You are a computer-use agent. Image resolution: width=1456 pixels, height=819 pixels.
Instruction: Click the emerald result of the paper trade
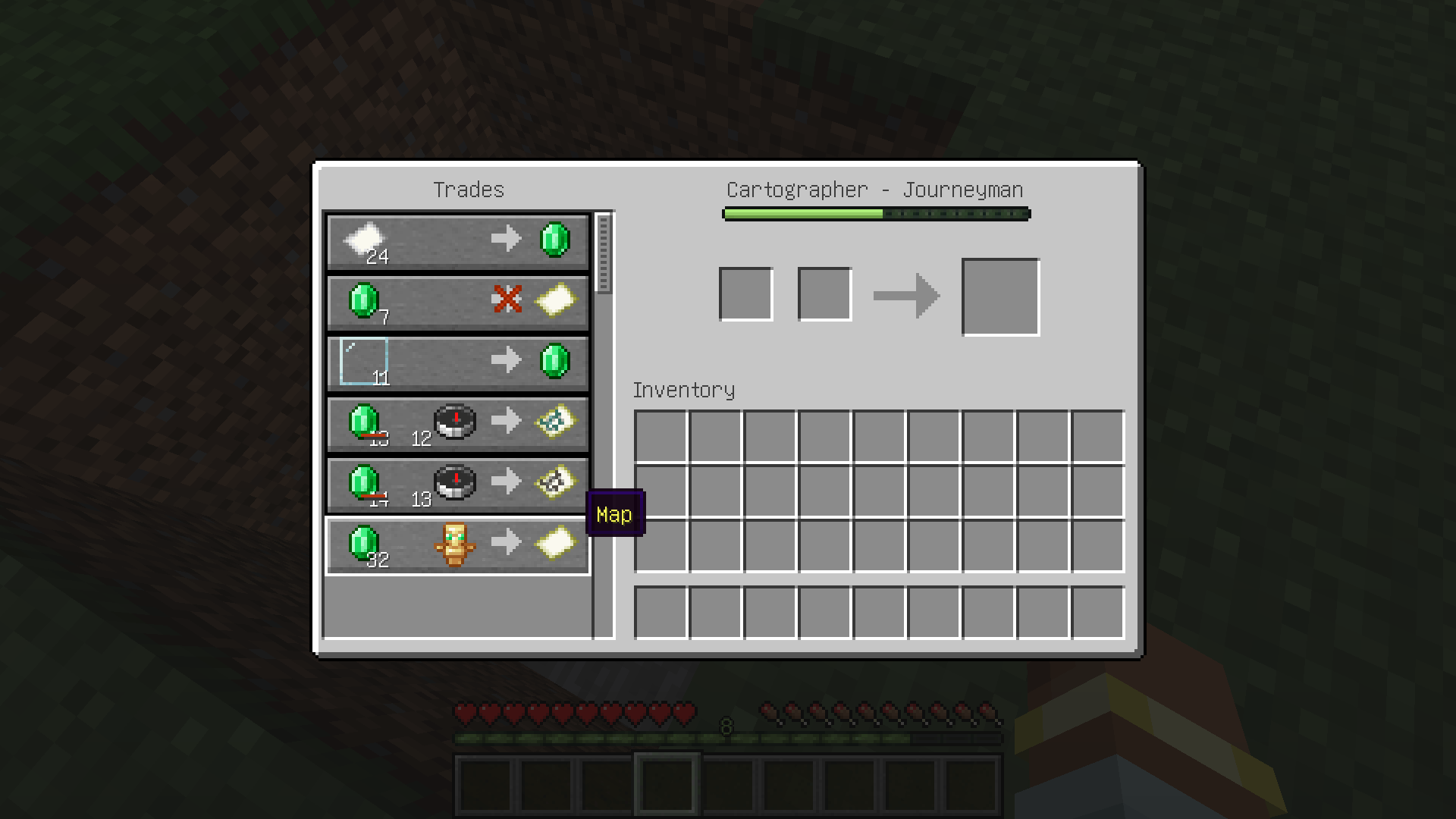[x=554, y=239]
